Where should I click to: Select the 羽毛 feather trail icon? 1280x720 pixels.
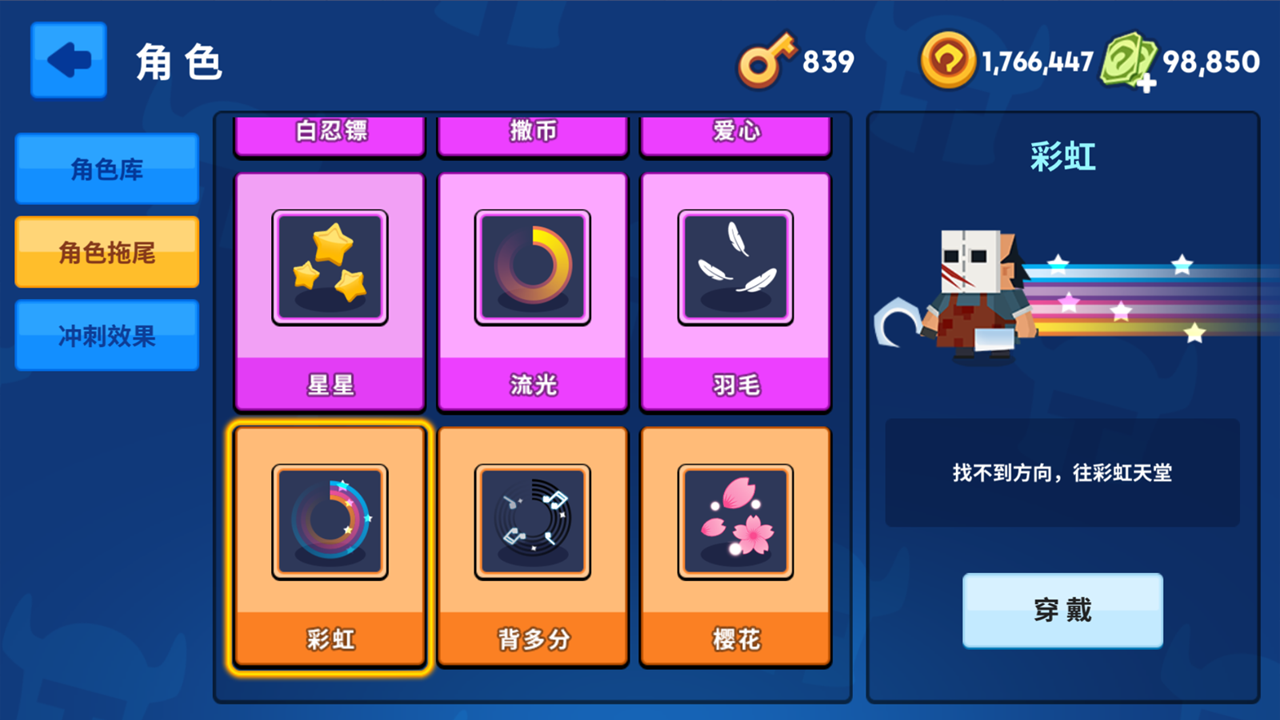pos(736,267)
